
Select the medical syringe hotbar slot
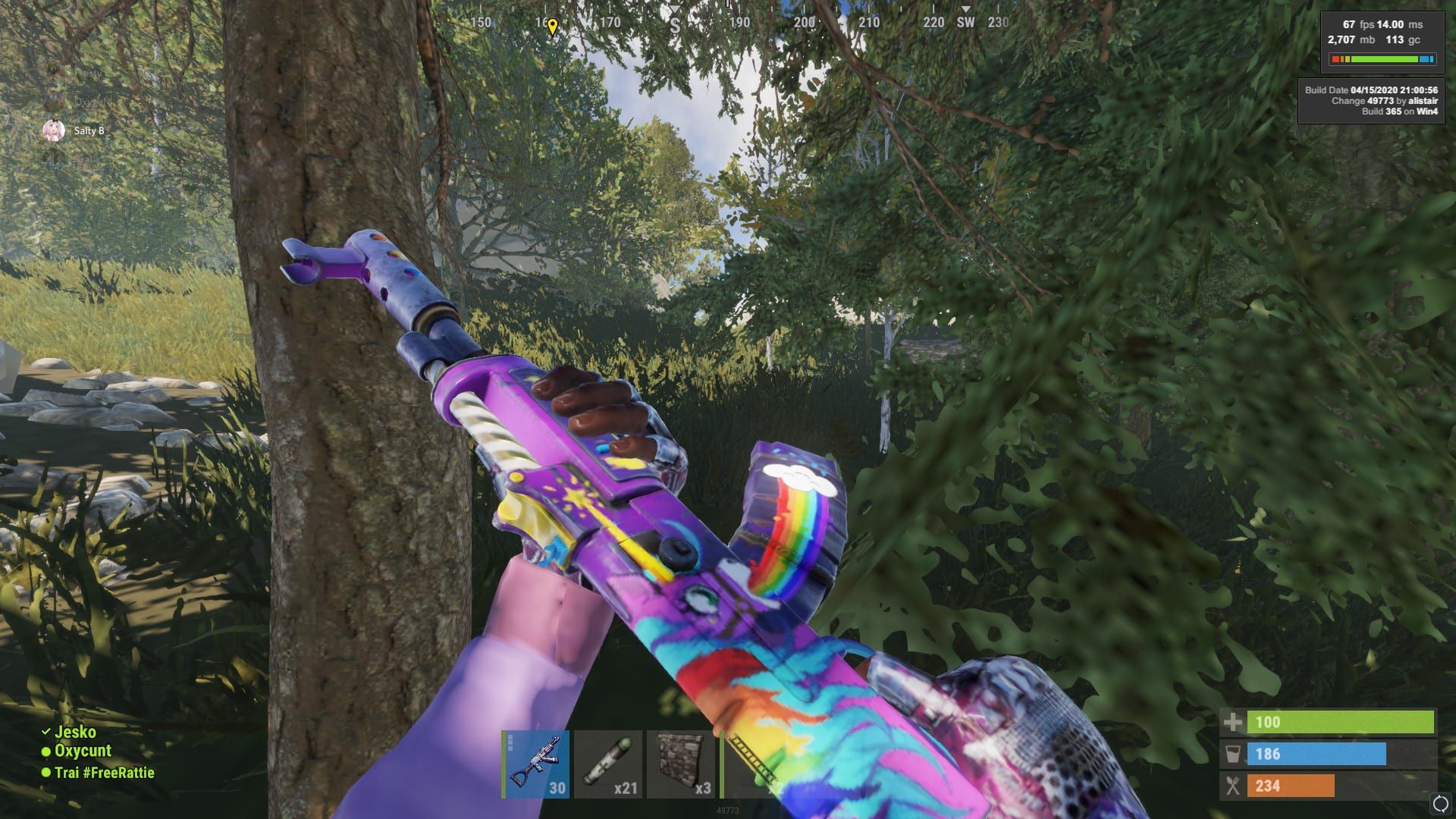tap(608, 764)
